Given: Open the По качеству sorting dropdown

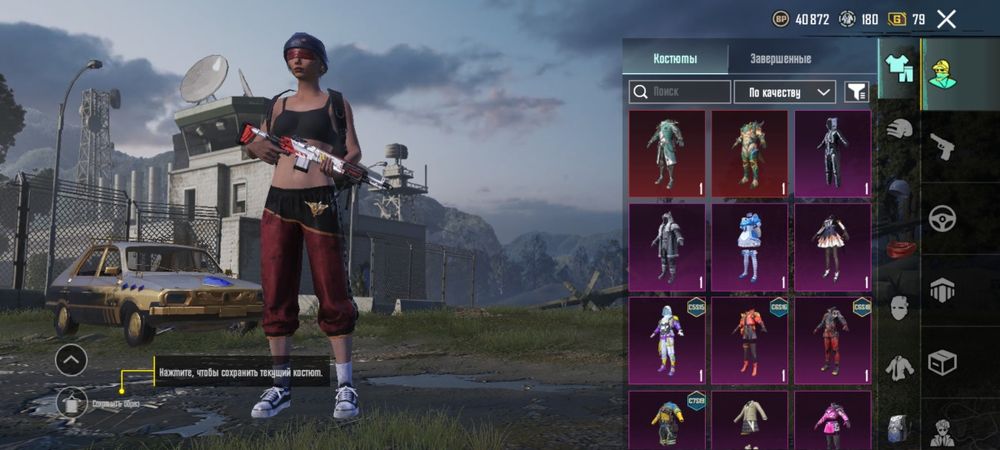Looking at the screenshot, I should [785, 92].
